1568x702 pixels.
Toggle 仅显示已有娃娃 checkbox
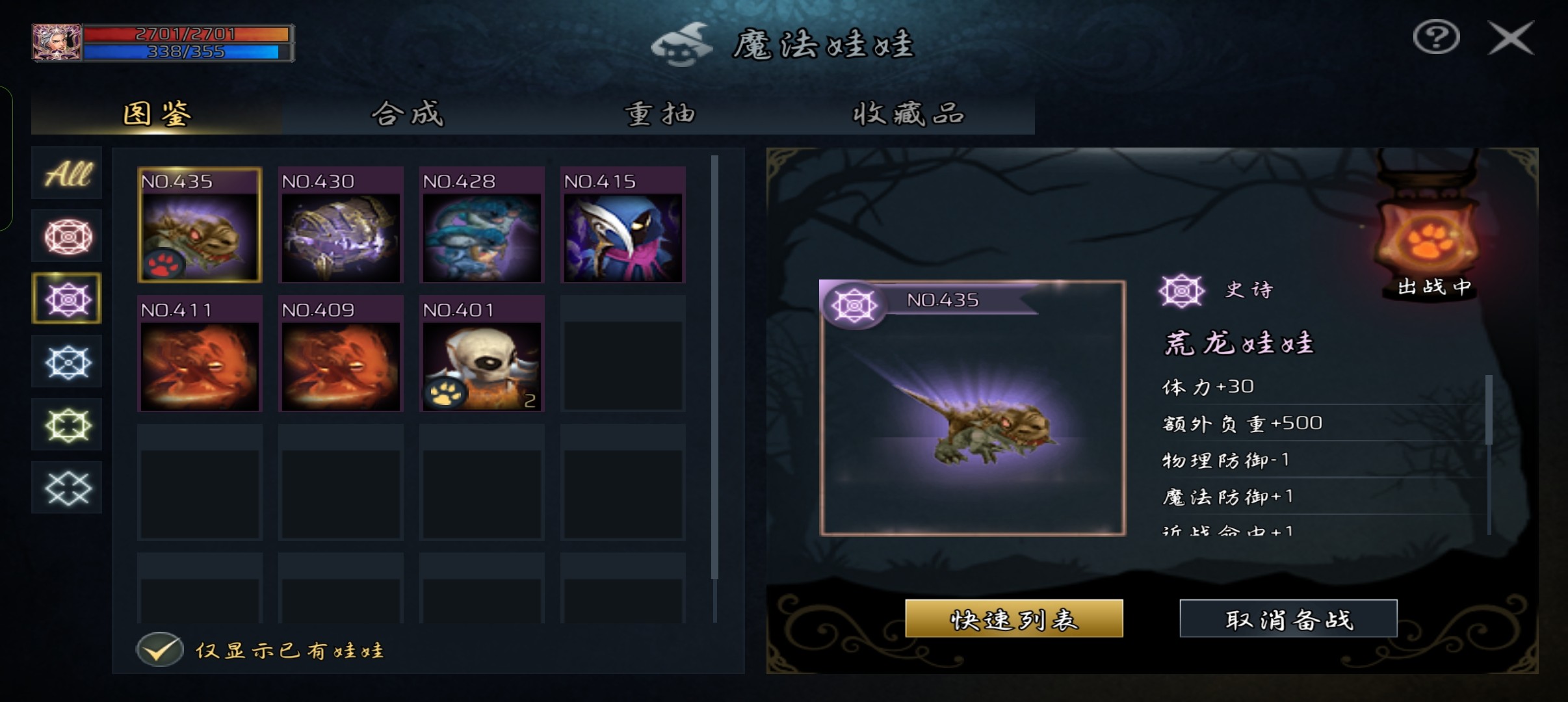pyautogui.click(x=160, y=649)
